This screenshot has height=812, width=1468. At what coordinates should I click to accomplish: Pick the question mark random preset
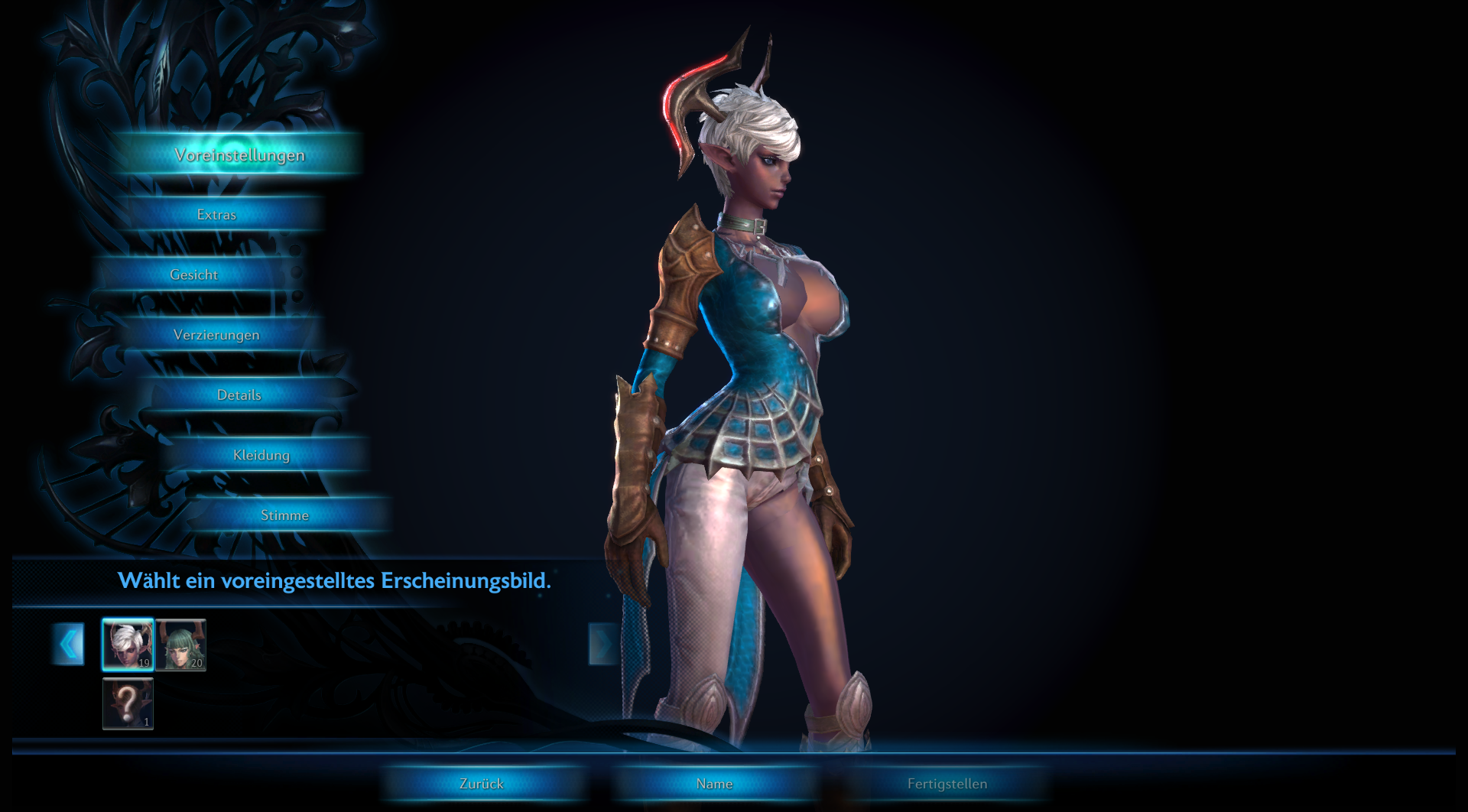click(128, 703)
